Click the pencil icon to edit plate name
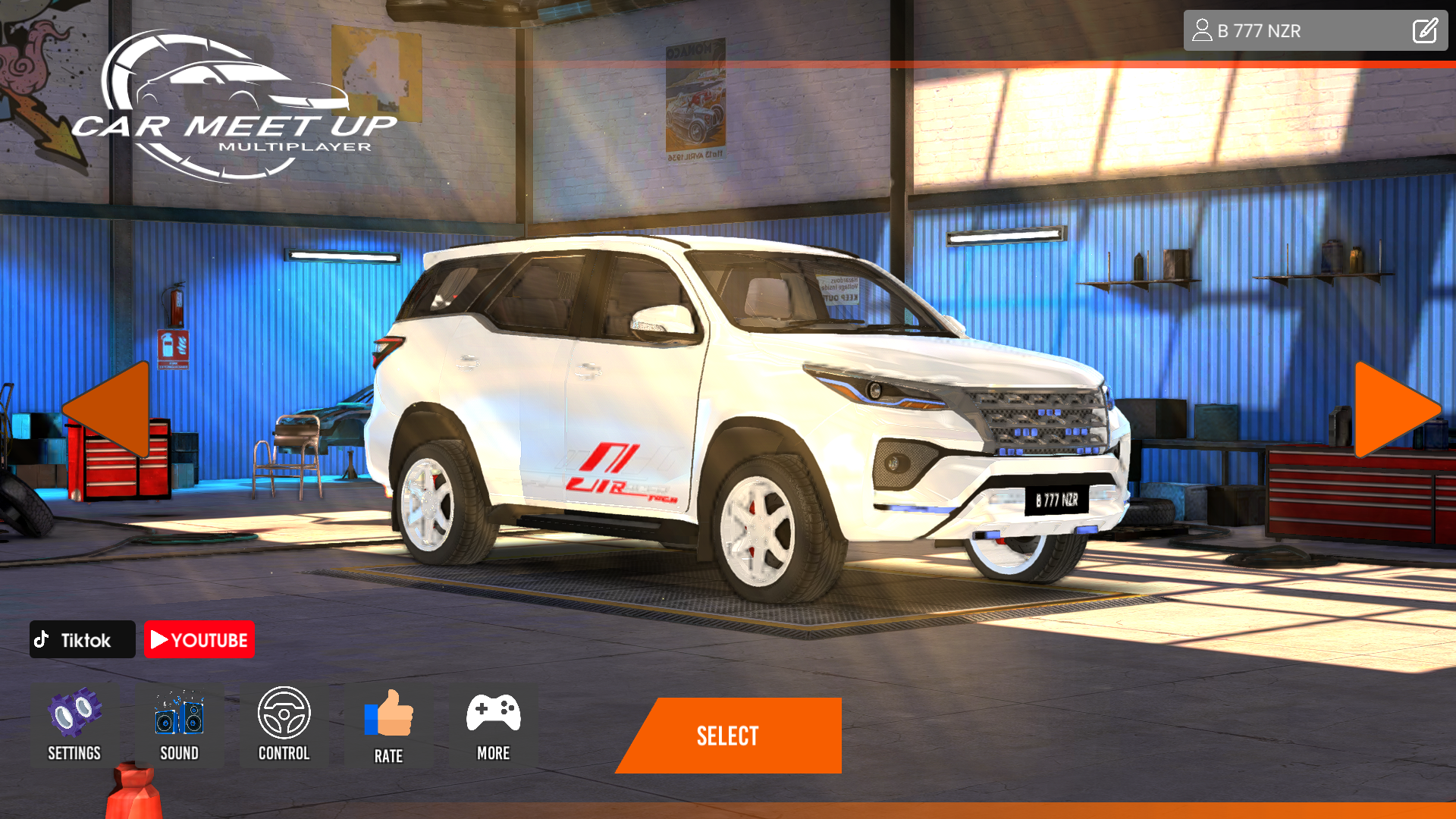1456x819 pixels. pos(1425,30)
